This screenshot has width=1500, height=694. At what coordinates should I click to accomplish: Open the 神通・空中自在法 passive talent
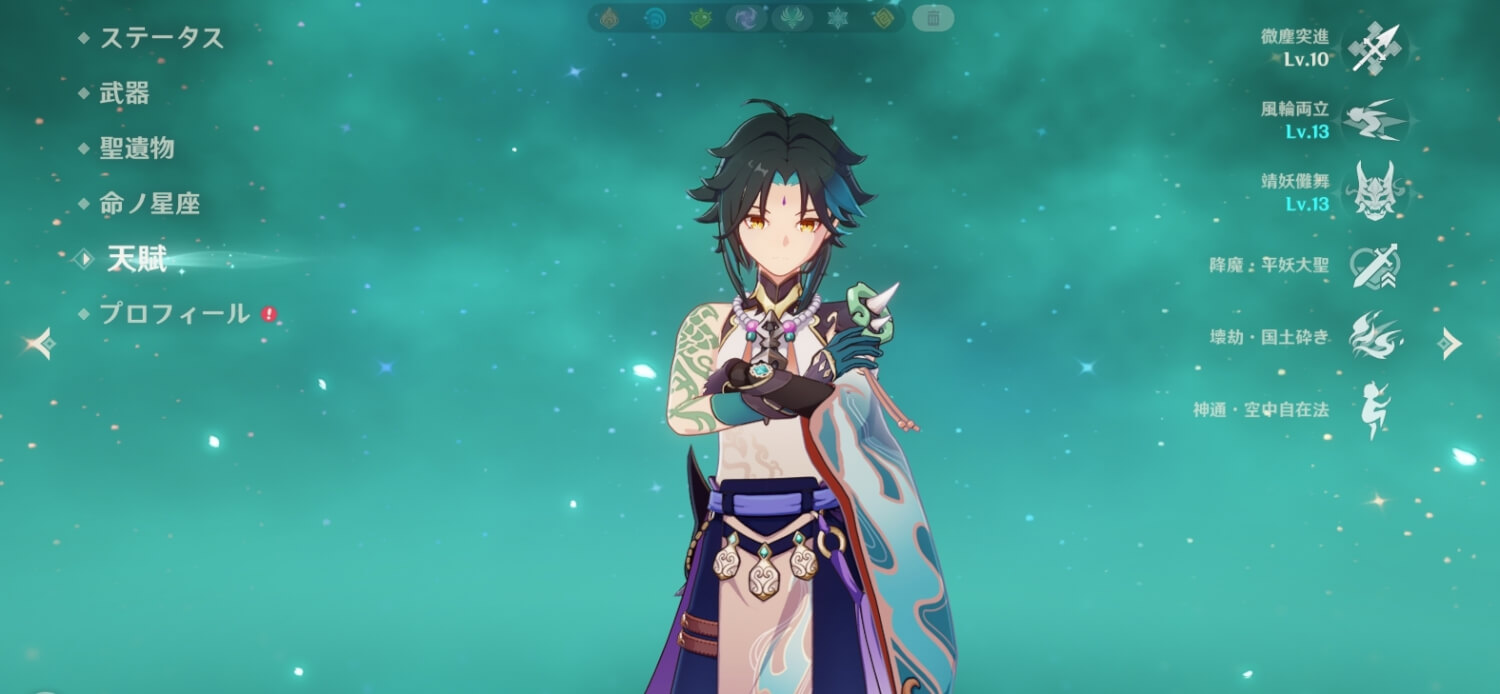[x=1374, y=410]
